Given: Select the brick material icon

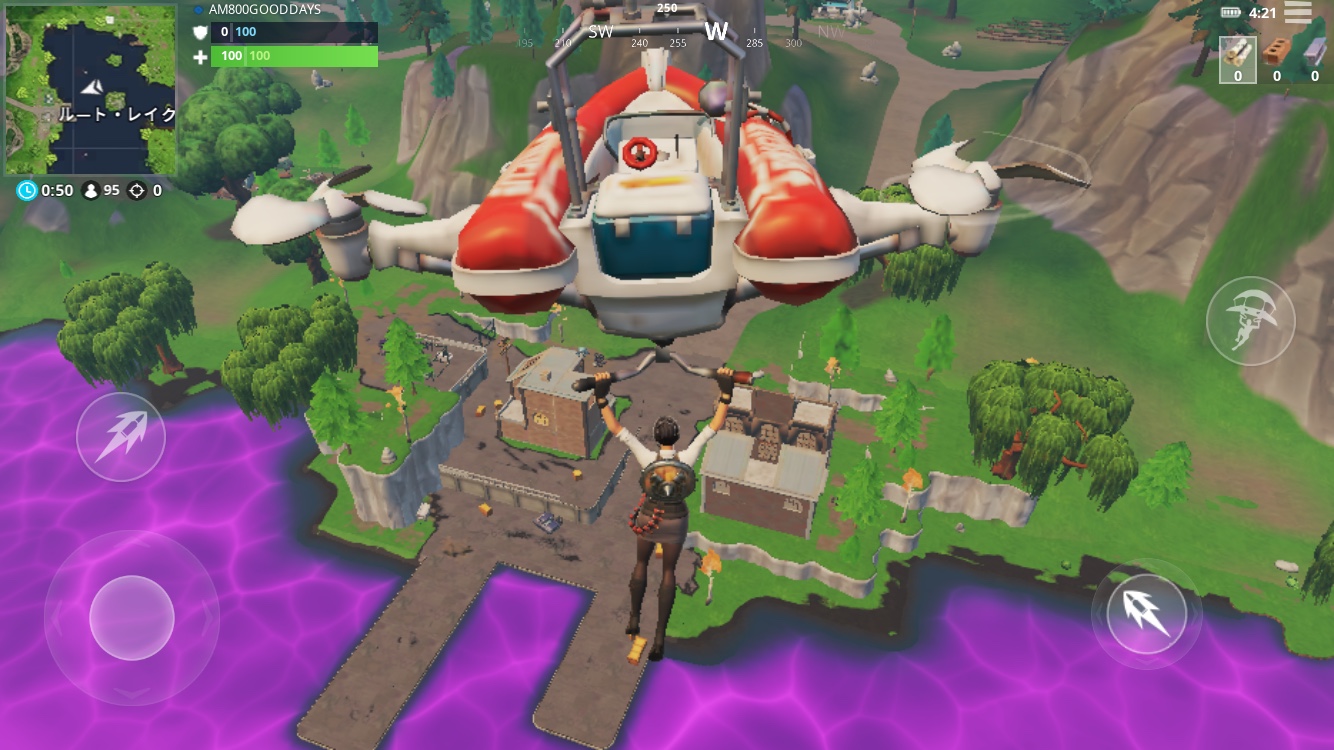Looking at the screenshot, I should pyautogui.click(x=1277, y=50).
